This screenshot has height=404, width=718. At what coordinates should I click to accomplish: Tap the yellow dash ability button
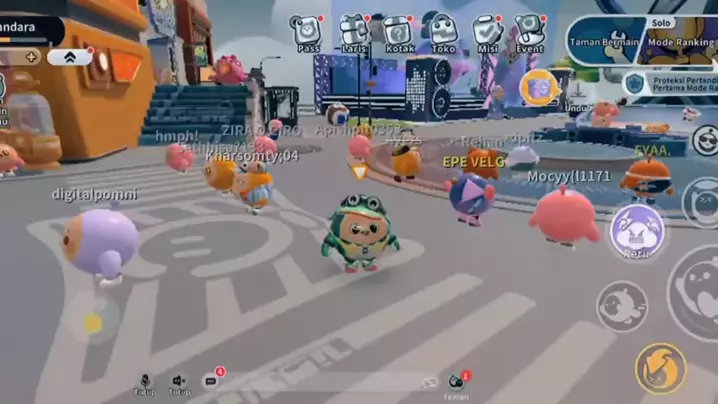coord(660,368)
